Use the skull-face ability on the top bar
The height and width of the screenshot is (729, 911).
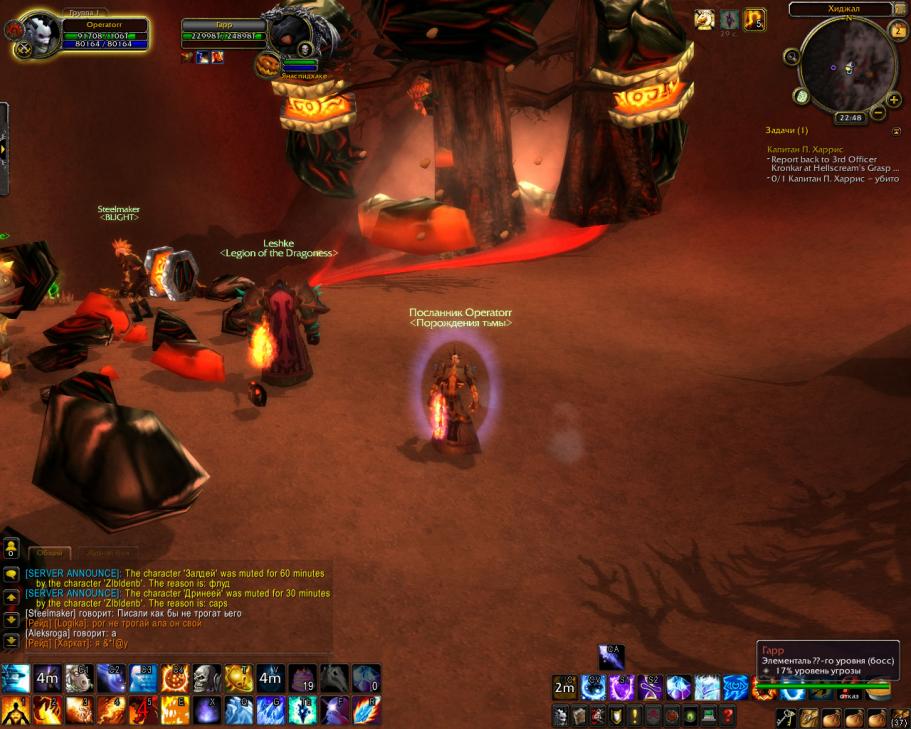click(x=207, y=679)
